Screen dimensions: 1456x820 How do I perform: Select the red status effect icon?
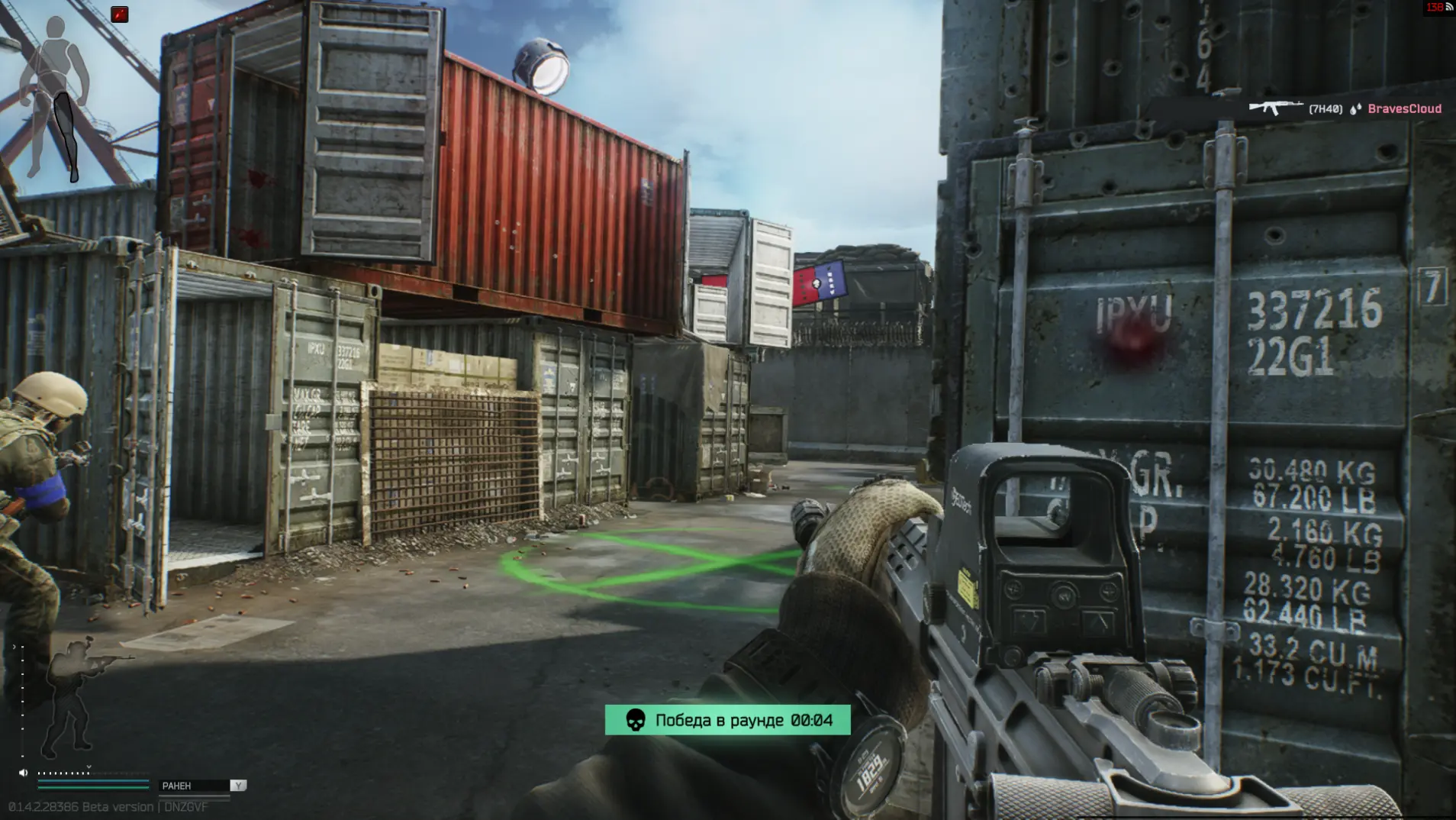click(120, 15)
